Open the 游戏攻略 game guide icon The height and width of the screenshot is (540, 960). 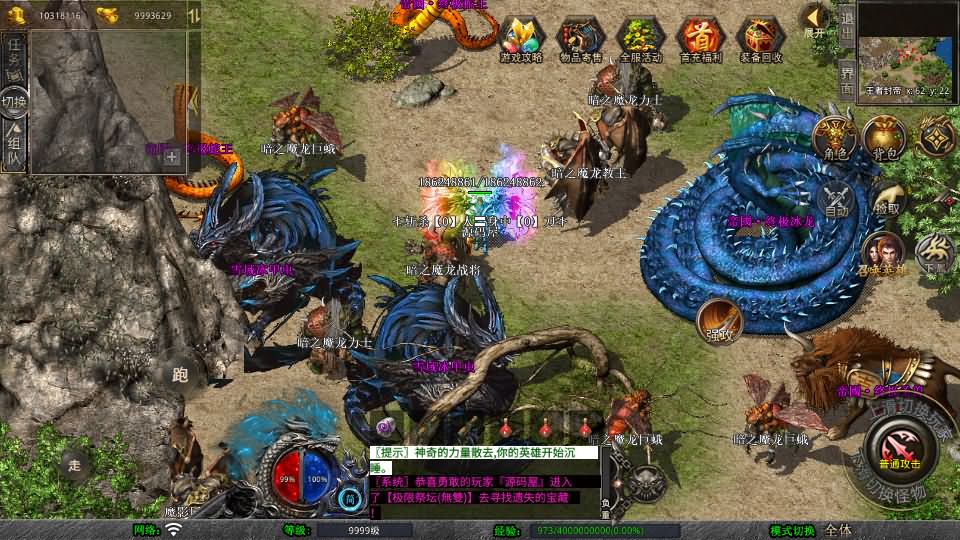pyautogui.click(x=521, y=39)
